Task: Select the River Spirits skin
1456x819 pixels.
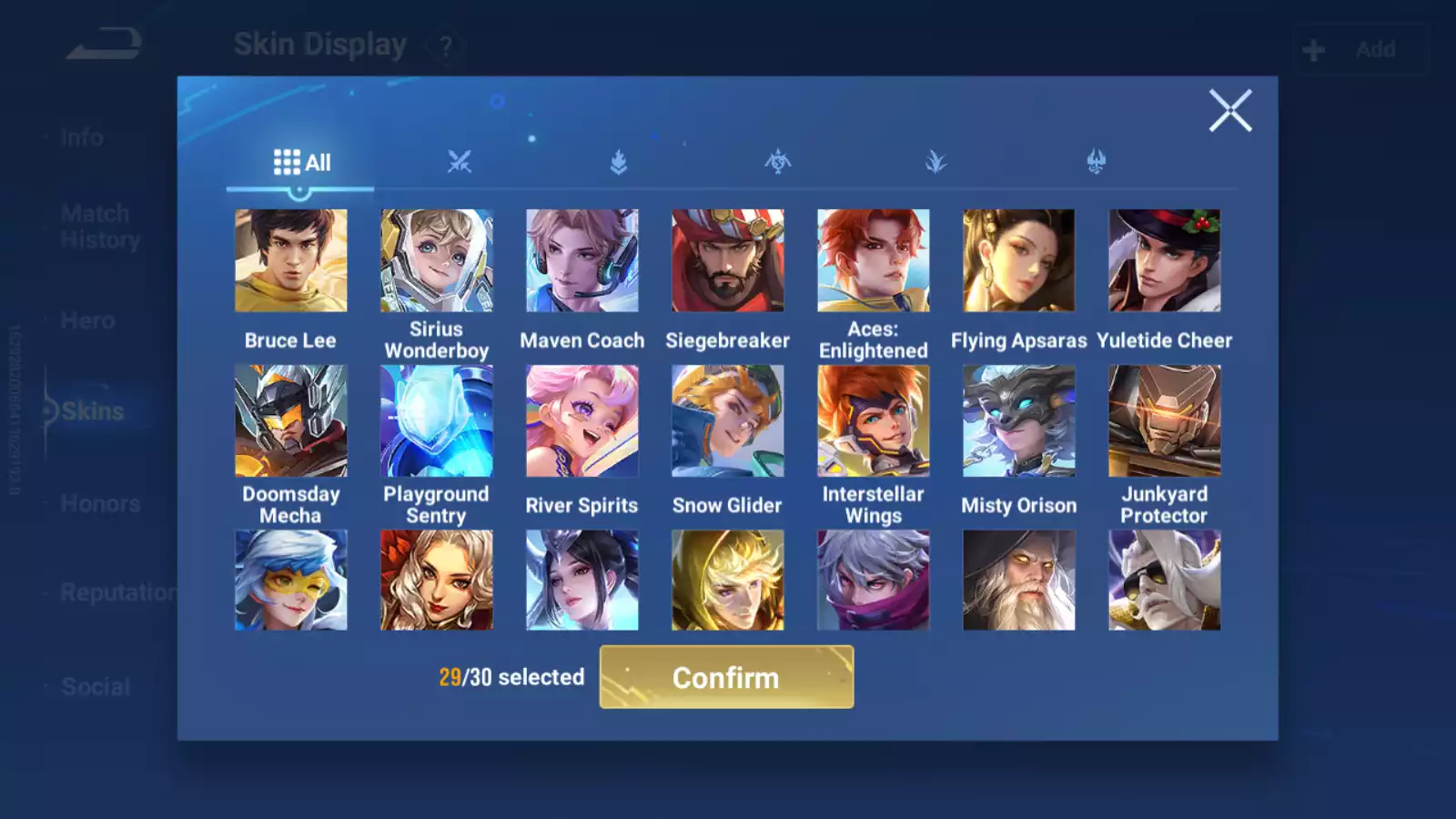Action: coord(581,421)
